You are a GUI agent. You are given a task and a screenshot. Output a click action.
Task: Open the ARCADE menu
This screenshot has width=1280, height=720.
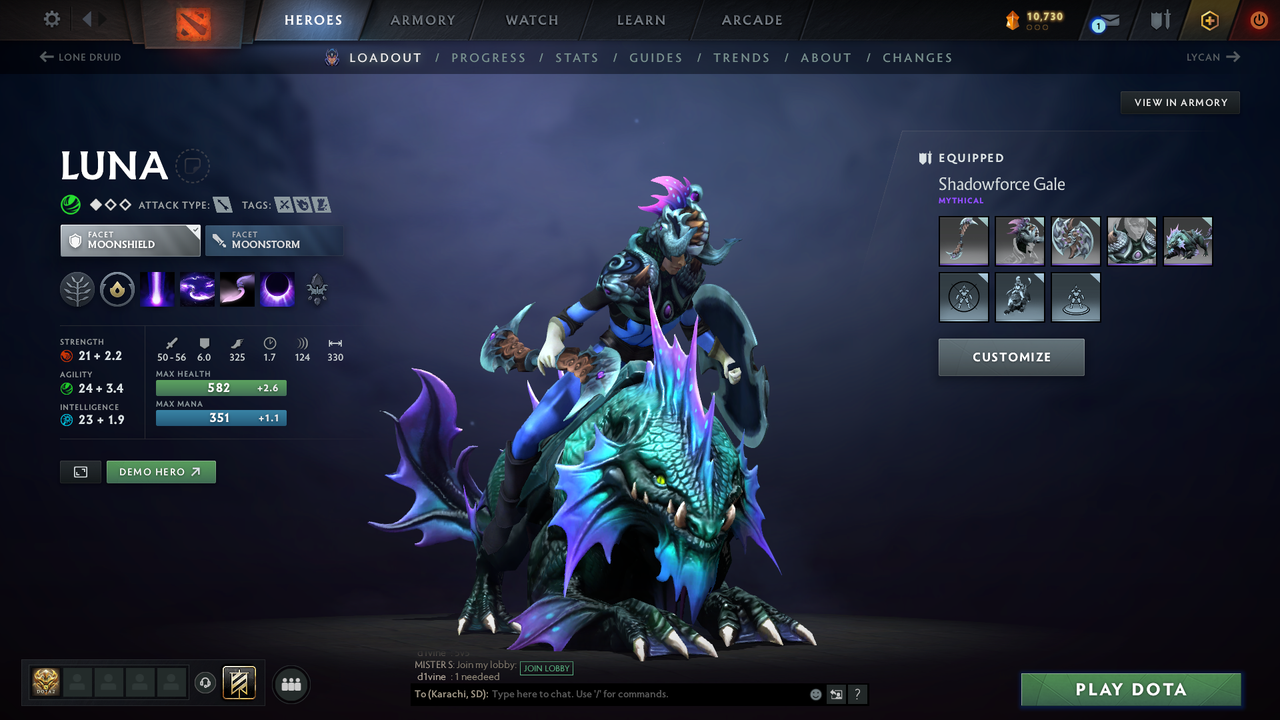click(751, 20)
